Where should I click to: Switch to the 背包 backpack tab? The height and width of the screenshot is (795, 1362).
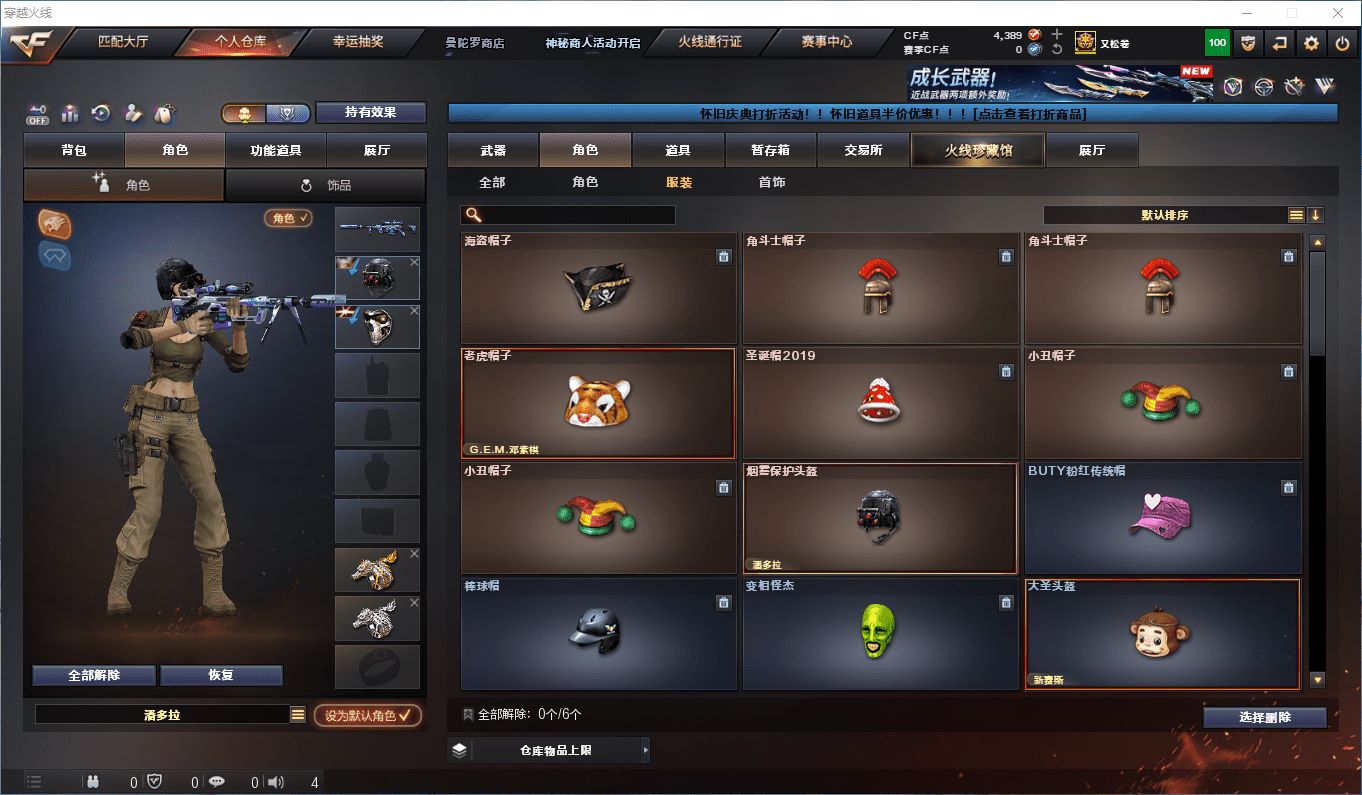[74, 150]
